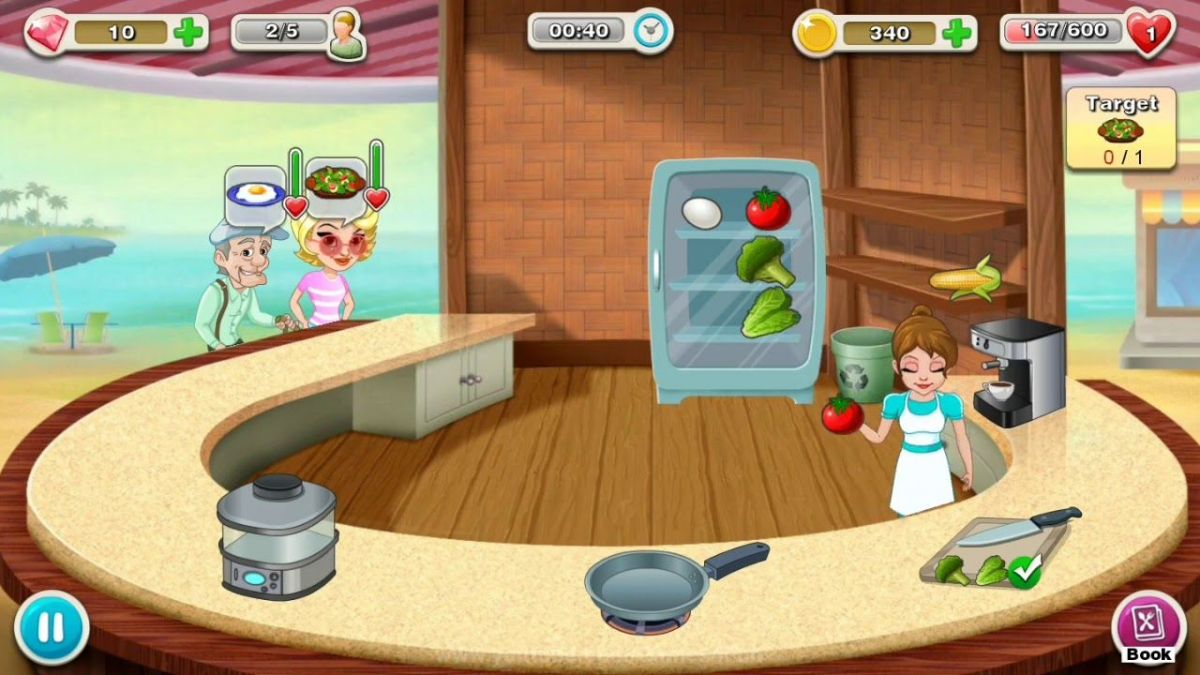Screen dimensions: 1200x675
Task: Buy more gems with the green plus
Action: pyautogui.click(x=188, y=32)
